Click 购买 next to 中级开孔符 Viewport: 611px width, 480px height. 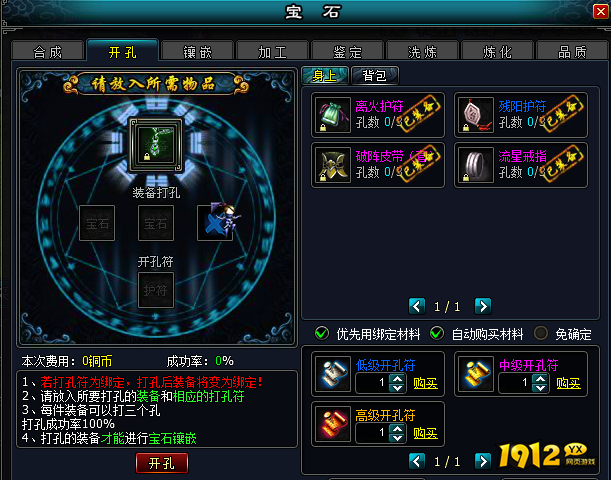pos(568,383)
